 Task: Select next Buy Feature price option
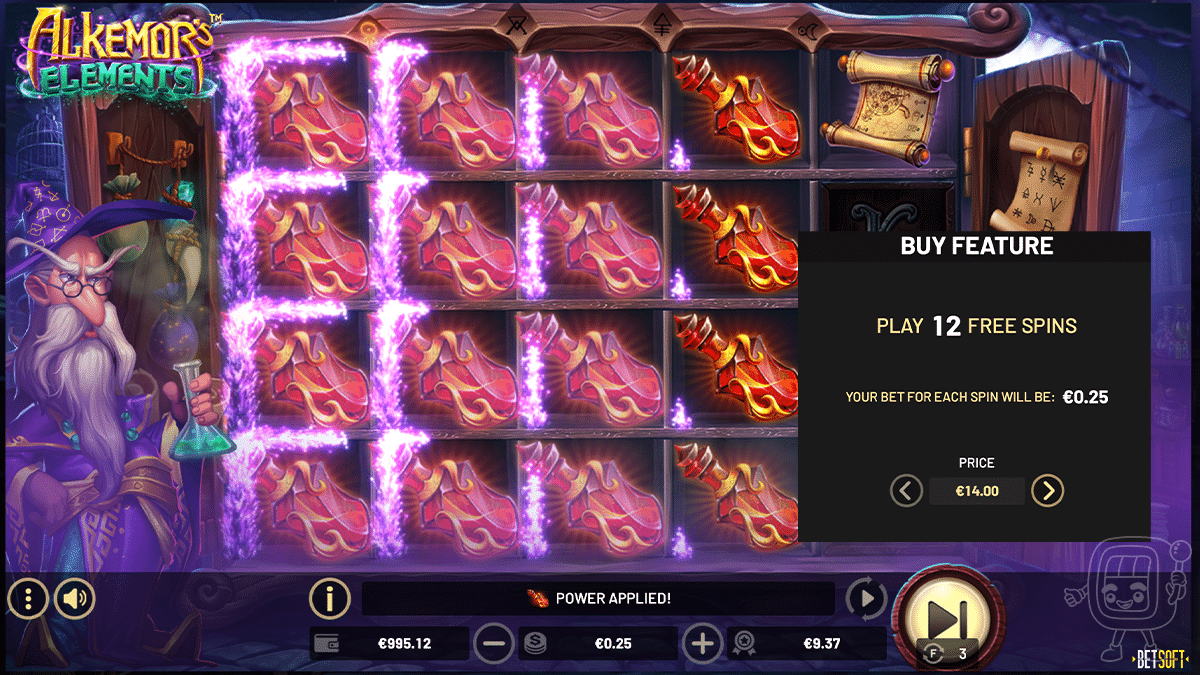(x=1047, y=491)
